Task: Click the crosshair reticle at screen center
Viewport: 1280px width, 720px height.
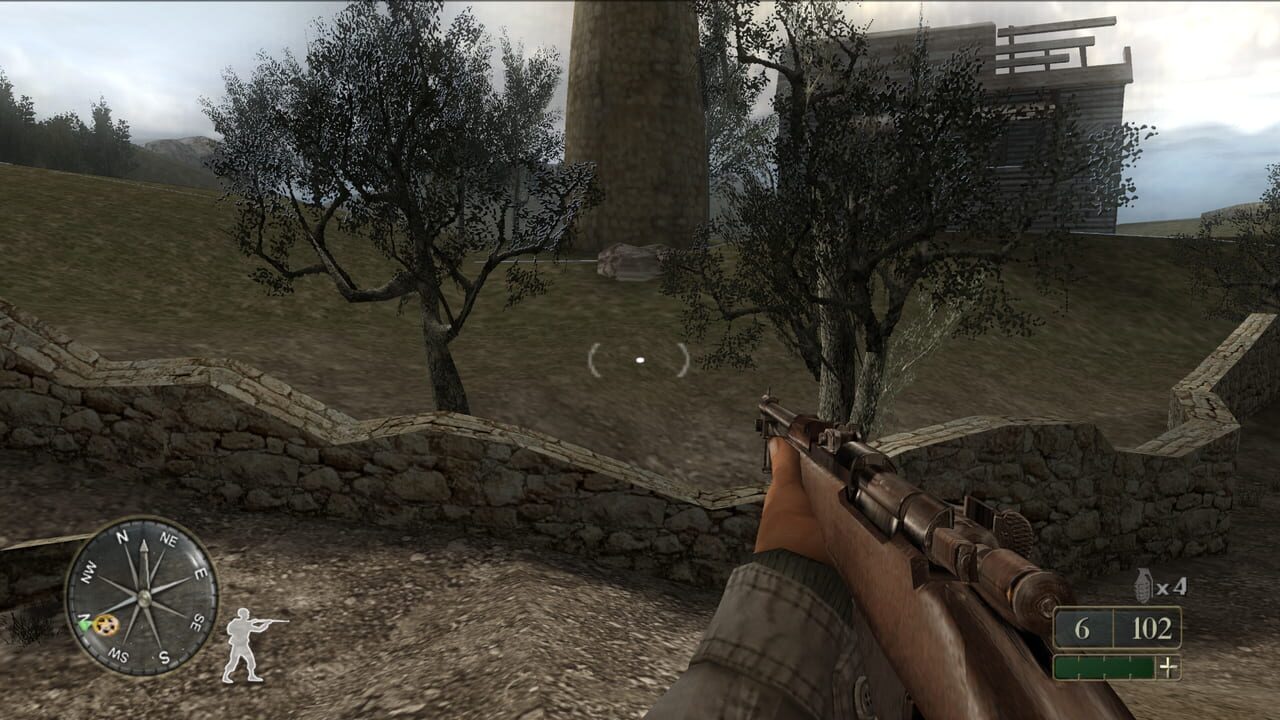Action: [x=638, y=357]
